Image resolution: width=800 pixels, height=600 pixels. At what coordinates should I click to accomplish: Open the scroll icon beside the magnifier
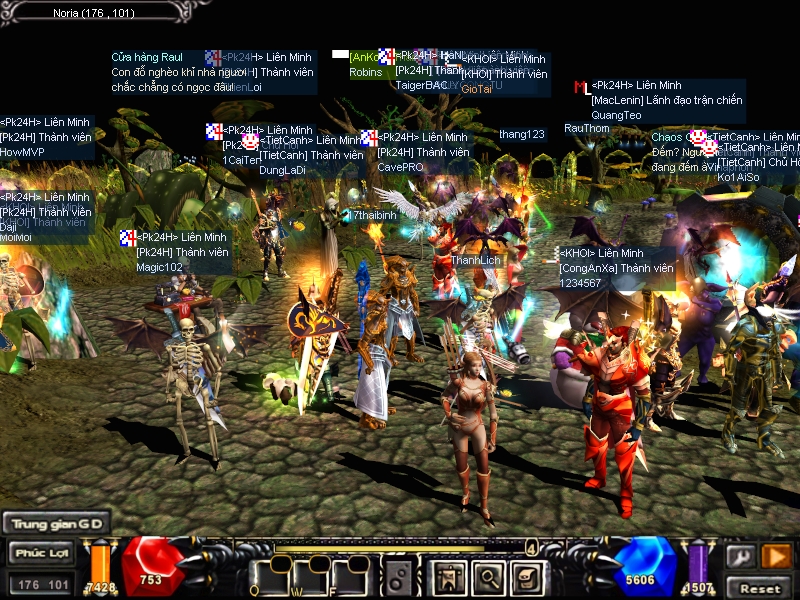tap(525, 576)
